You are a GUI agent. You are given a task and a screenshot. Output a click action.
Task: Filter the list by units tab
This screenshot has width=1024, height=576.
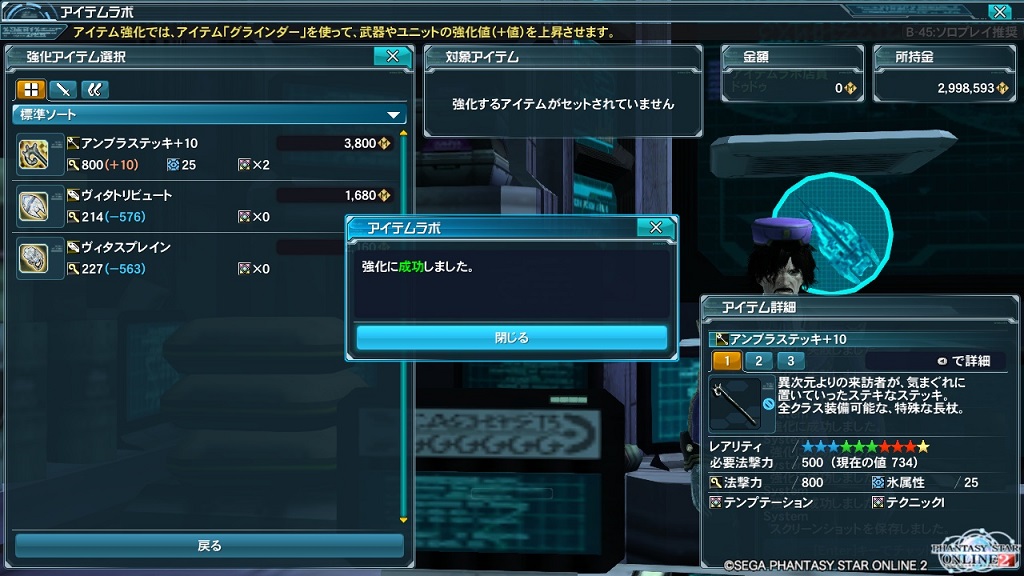click(94, 89)
